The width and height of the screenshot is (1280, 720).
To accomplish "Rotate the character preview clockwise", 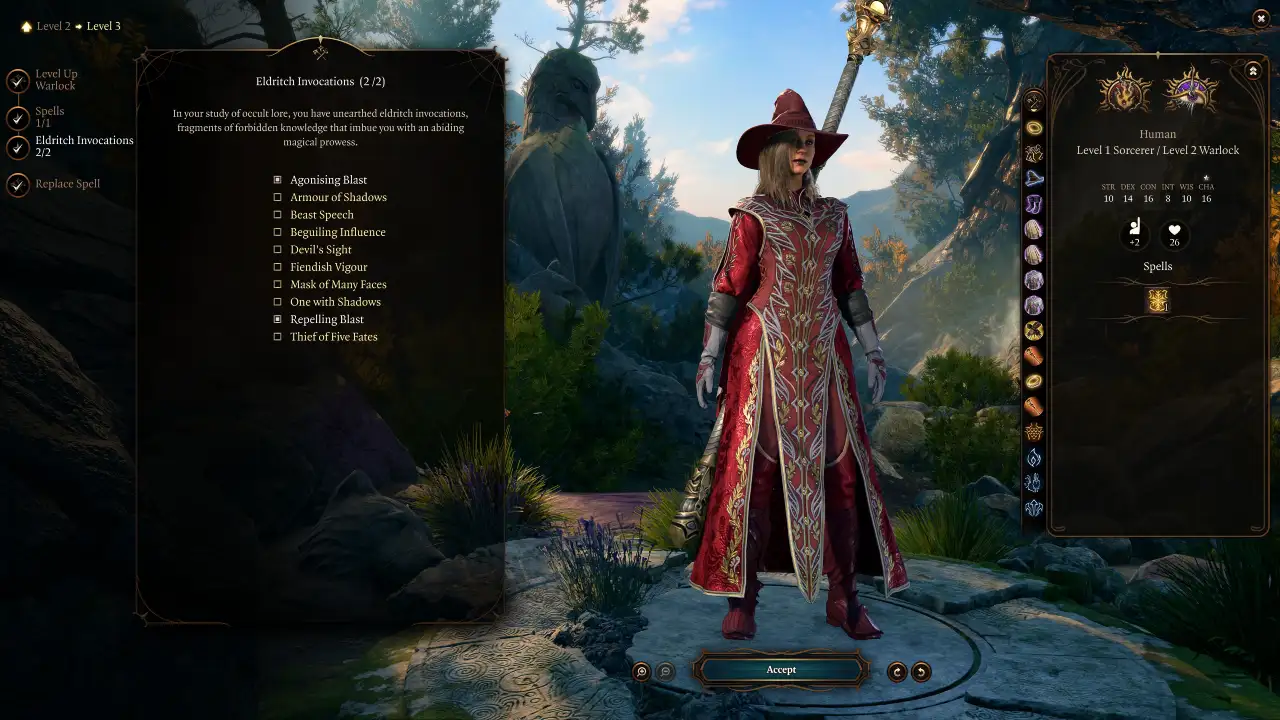I will pos(897,672).
